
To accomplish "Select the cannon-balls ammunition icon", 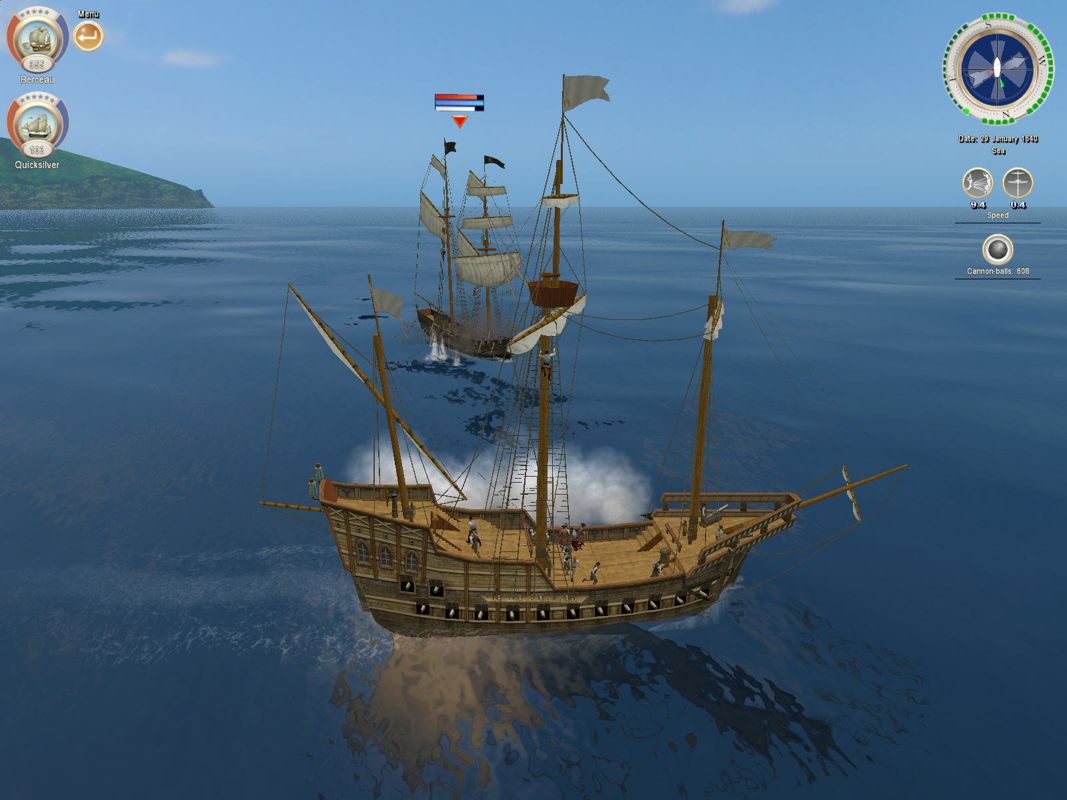I will click(x=997, y=249).
